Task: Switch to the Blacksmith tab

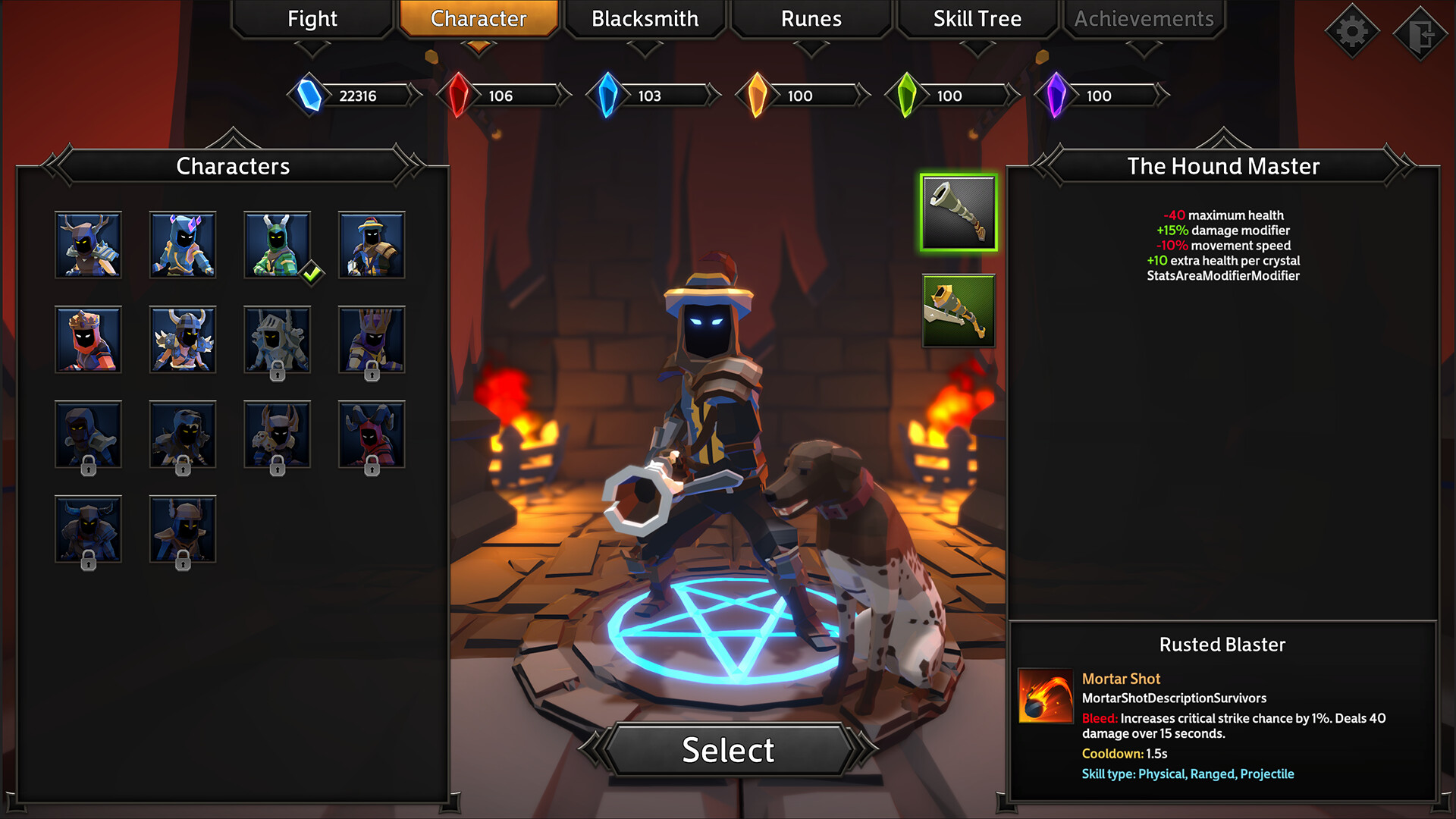Action: click(645, 19)
